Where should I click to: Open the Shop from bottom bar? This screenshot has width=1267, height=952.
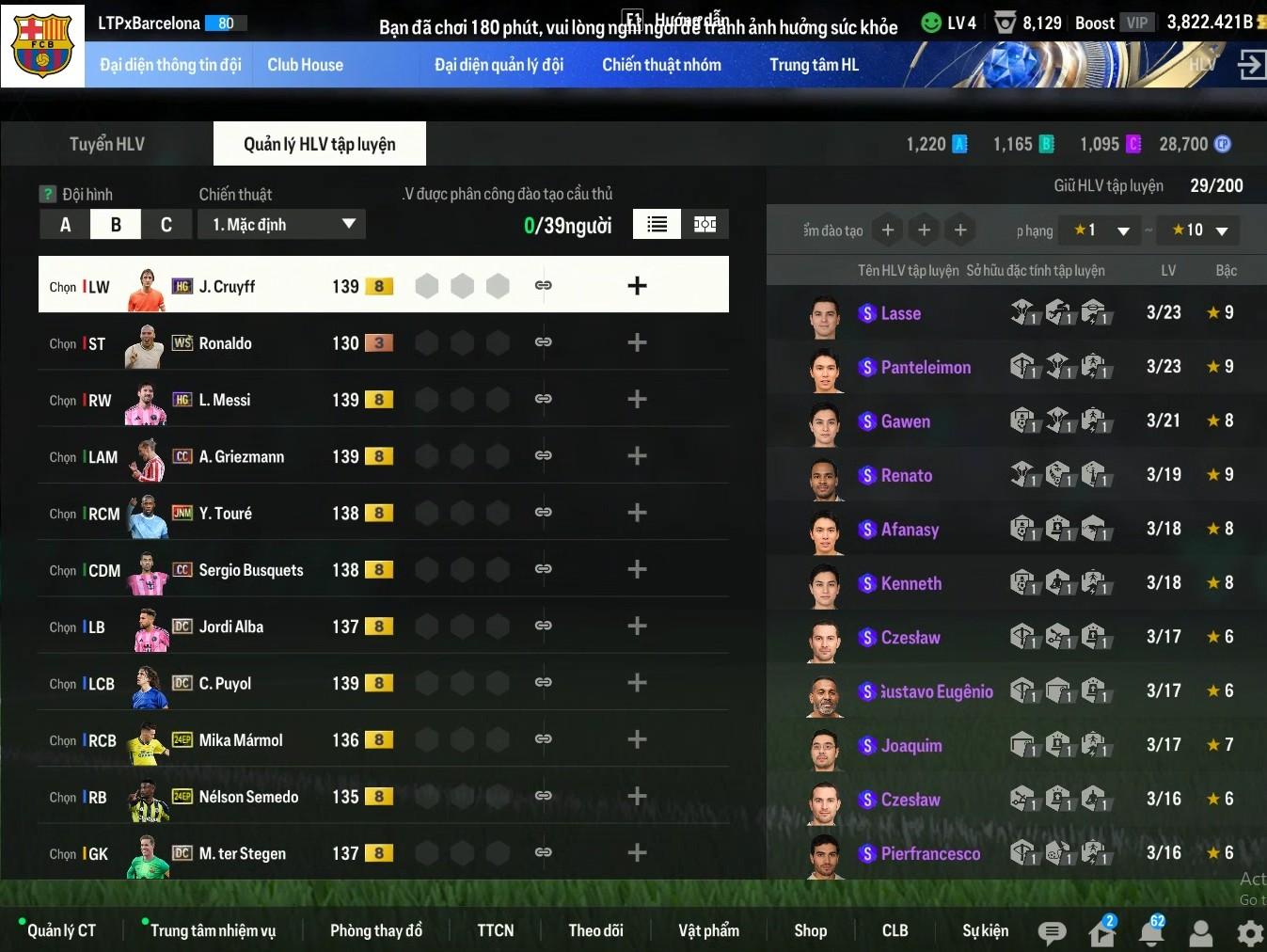810,930
